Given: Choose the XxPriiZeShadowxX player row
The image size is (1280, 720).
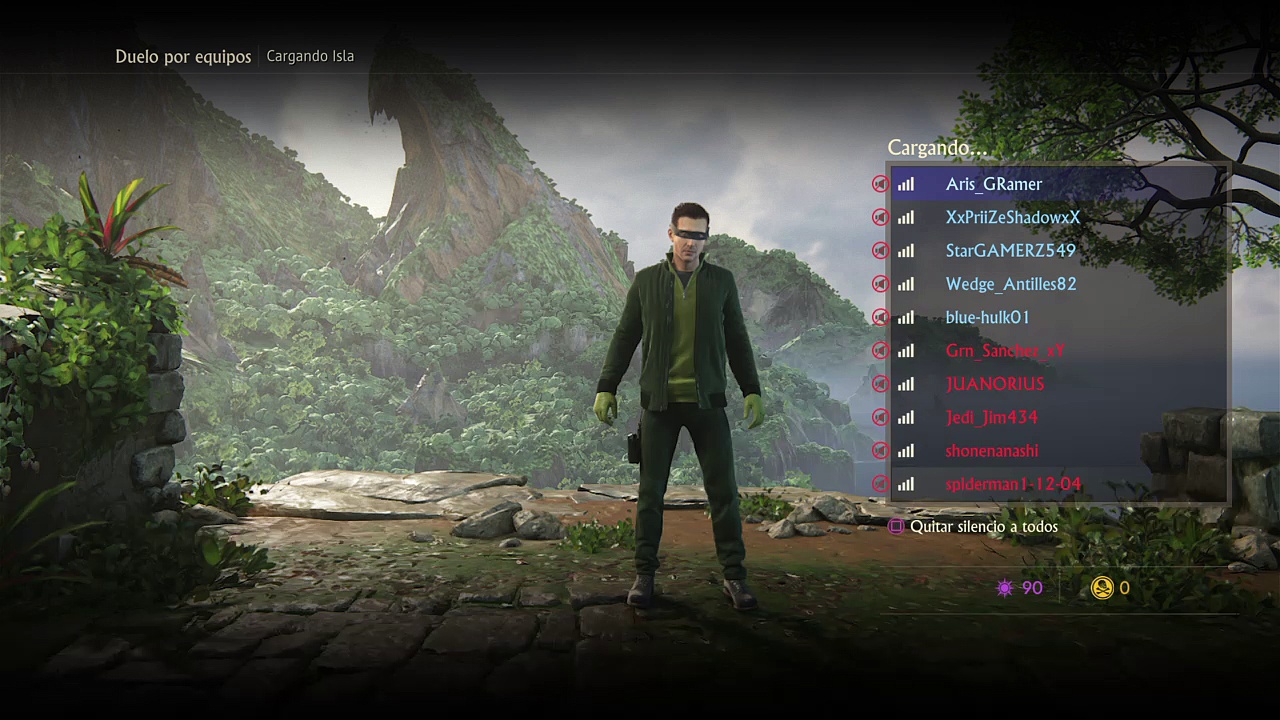Looking at the screenshot, I should tap(1012, 217).
